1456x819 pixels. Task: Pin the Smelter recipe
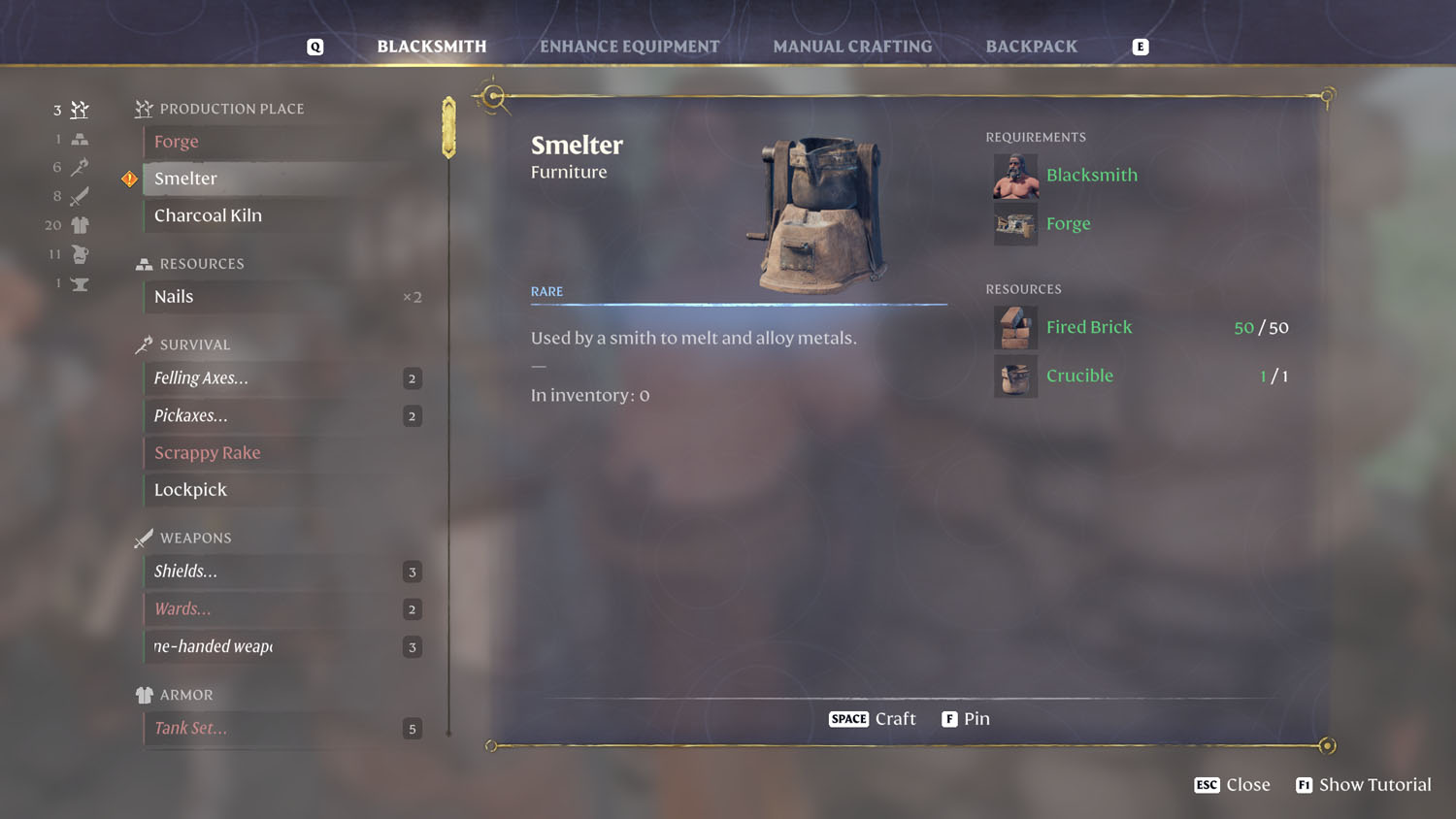[966, 719]
